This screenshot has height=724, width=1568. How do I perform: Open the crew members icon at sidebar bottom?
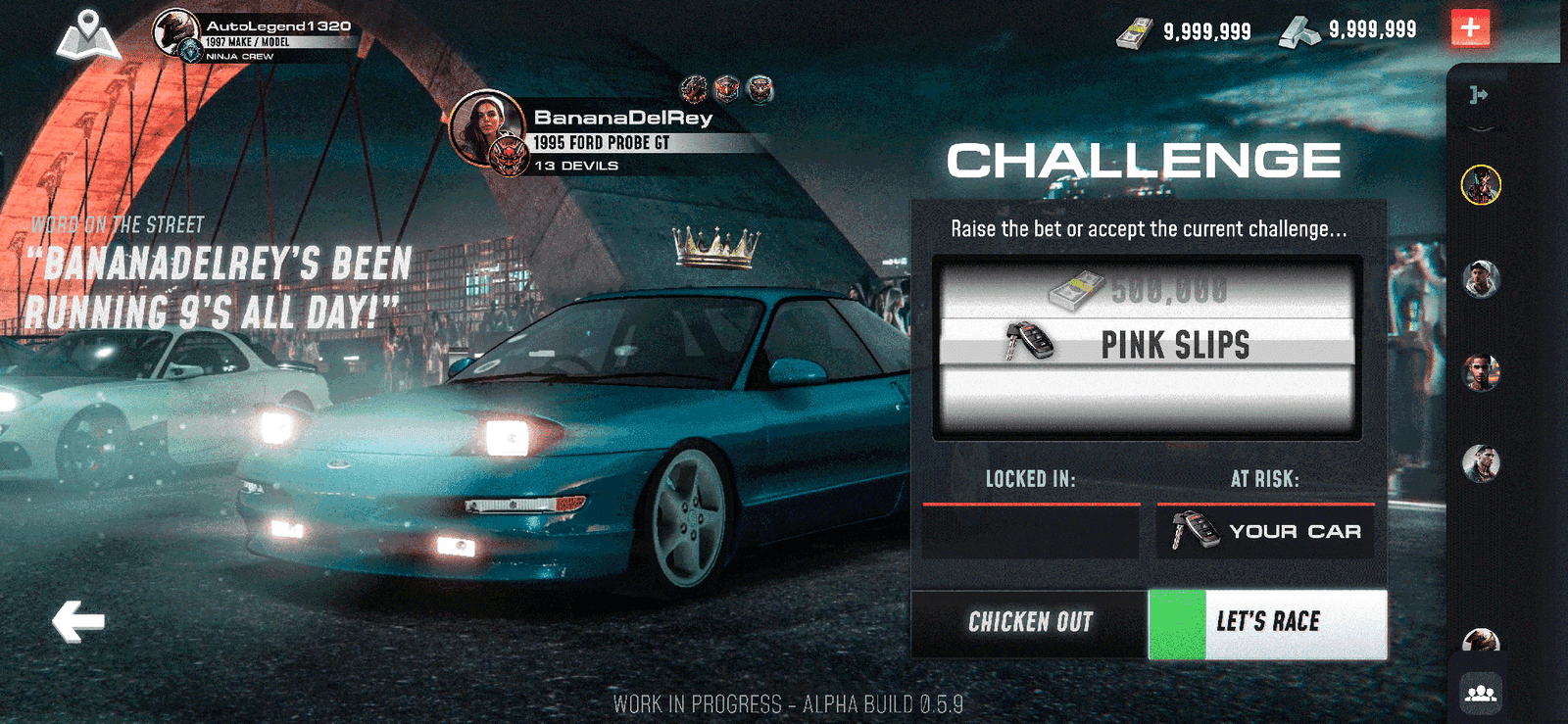[1483, 692]
